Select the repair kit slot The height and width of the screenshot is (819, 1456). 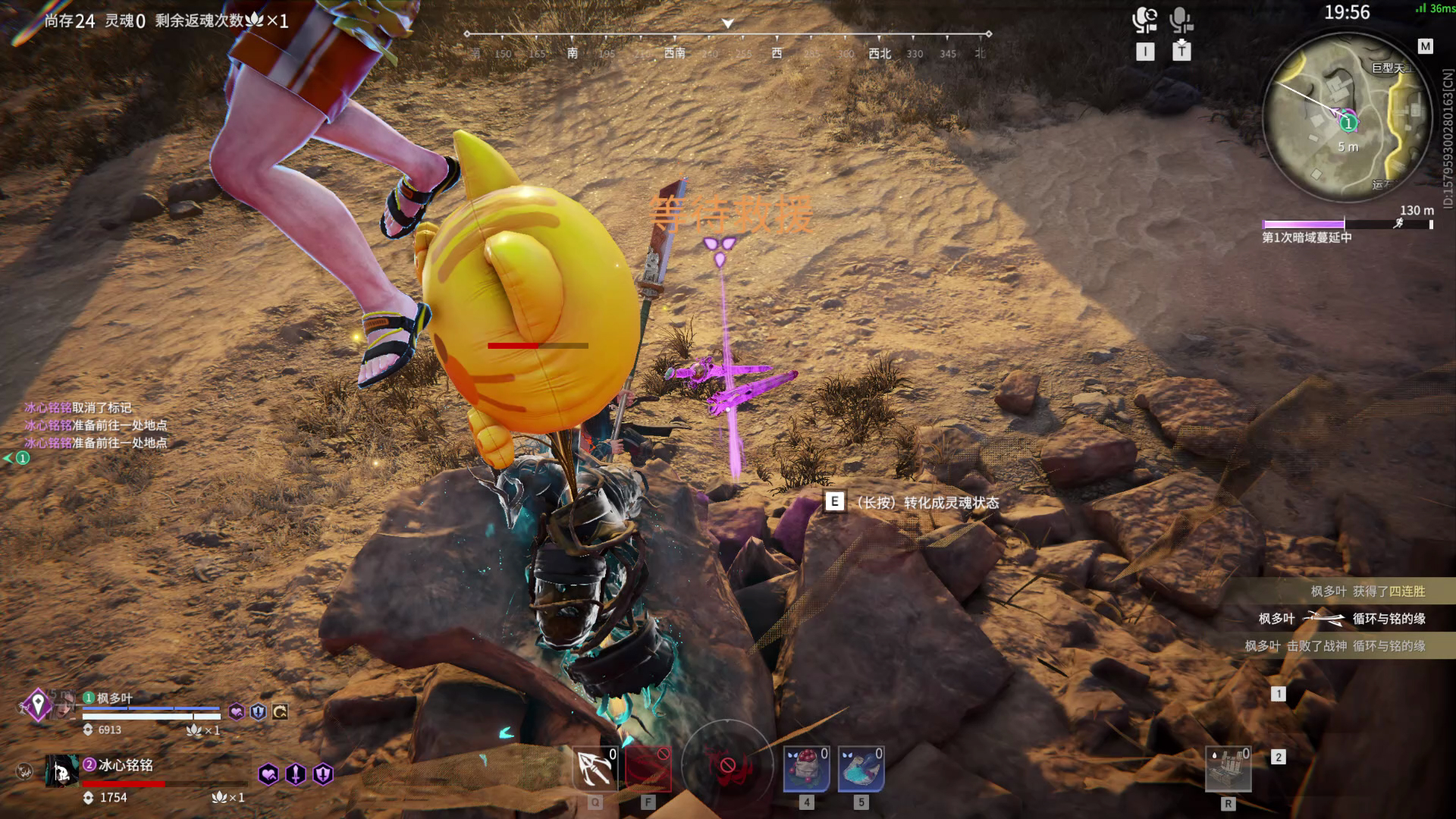[x=1228, y=769]
